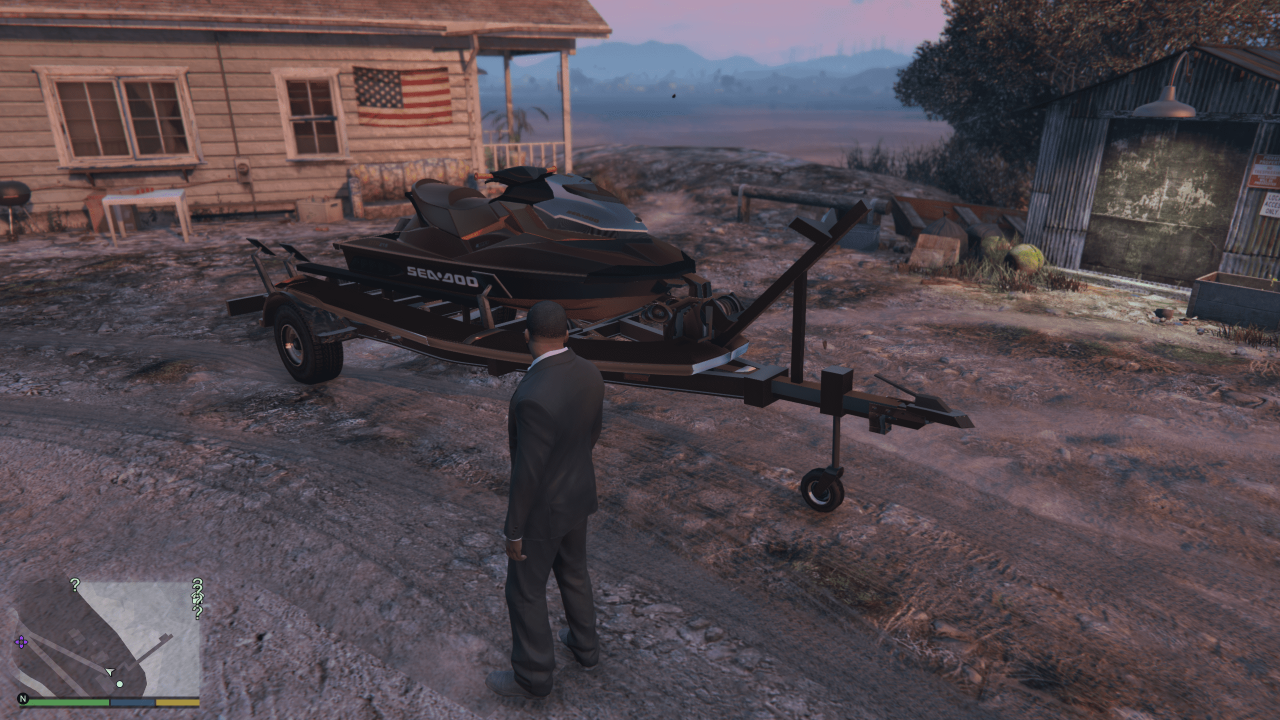The width and height of the screenshot is (1280, 720).
Task: Select the white player arrow on the minimap
Action: click(110, 671)
